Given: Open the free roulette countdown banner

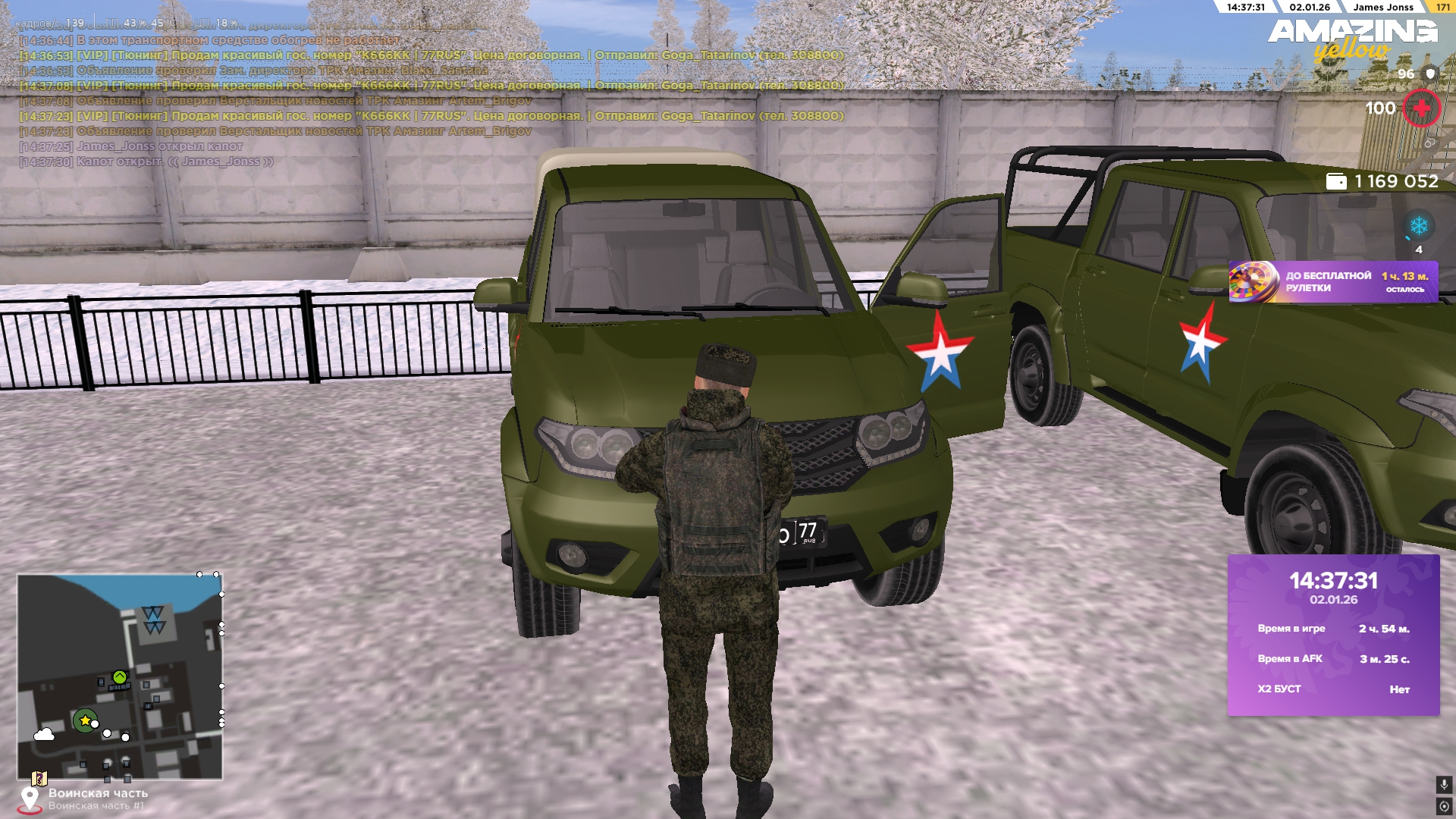Looking at the screenshot, I should pyautogui.click(x=1332, y=282).
